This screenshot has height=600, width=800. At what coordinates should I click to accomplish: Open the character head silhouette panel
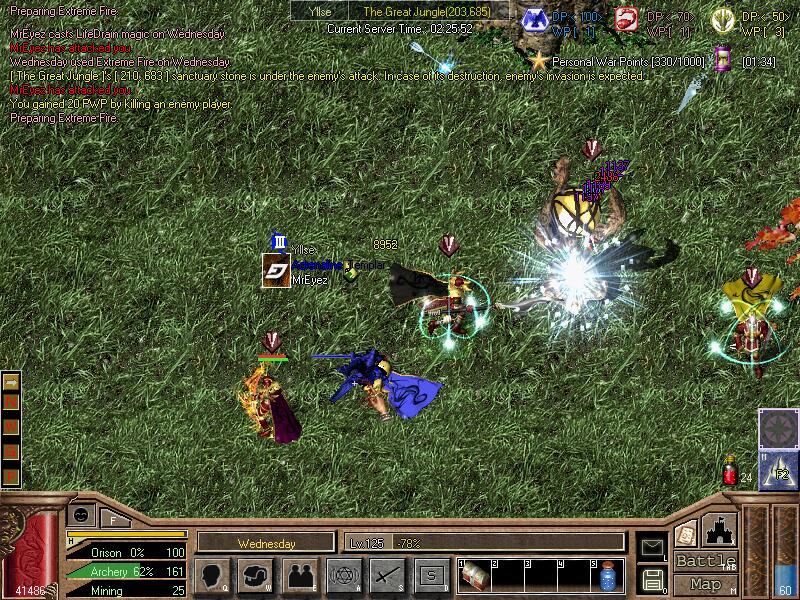coord(211,575)
